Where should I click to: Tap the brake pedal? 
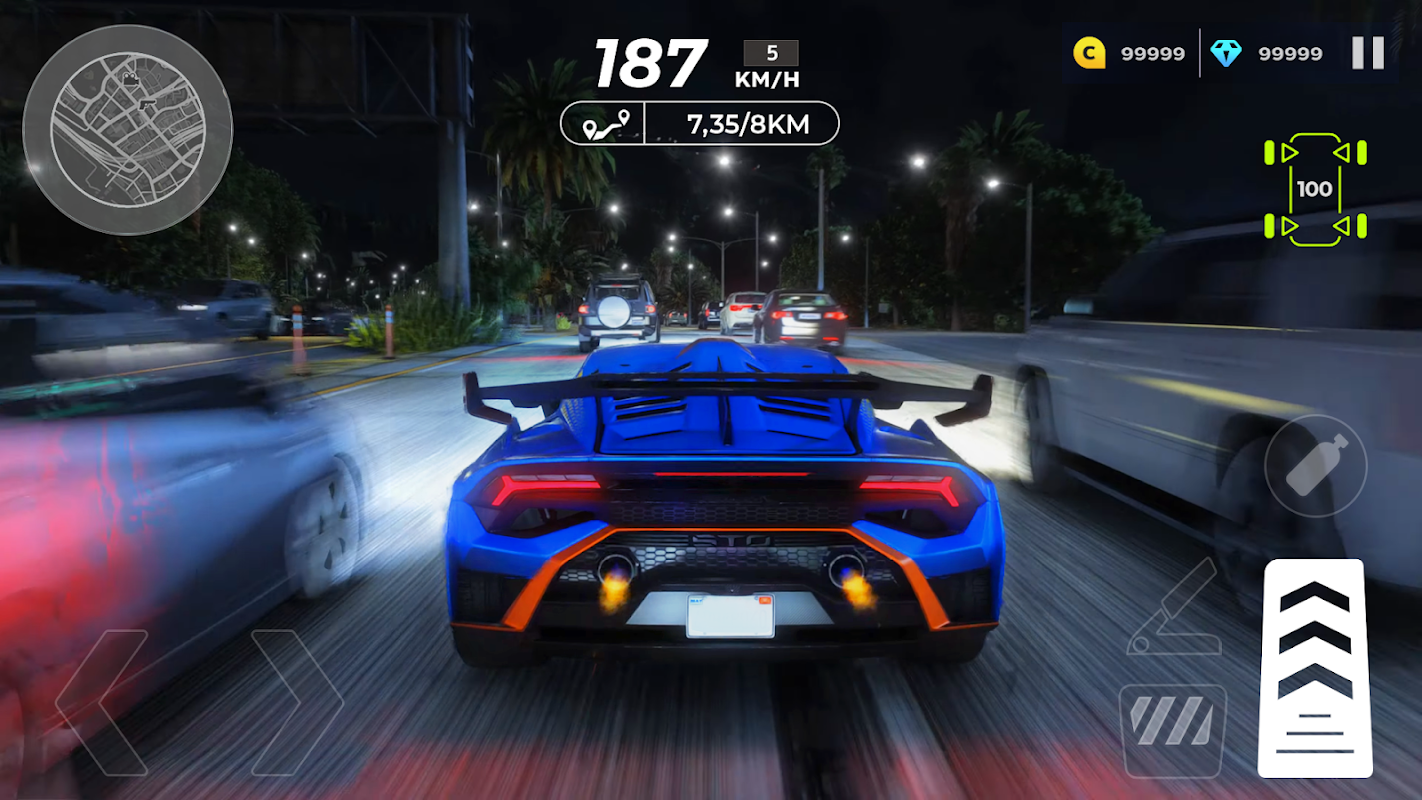pos(1172,730)
